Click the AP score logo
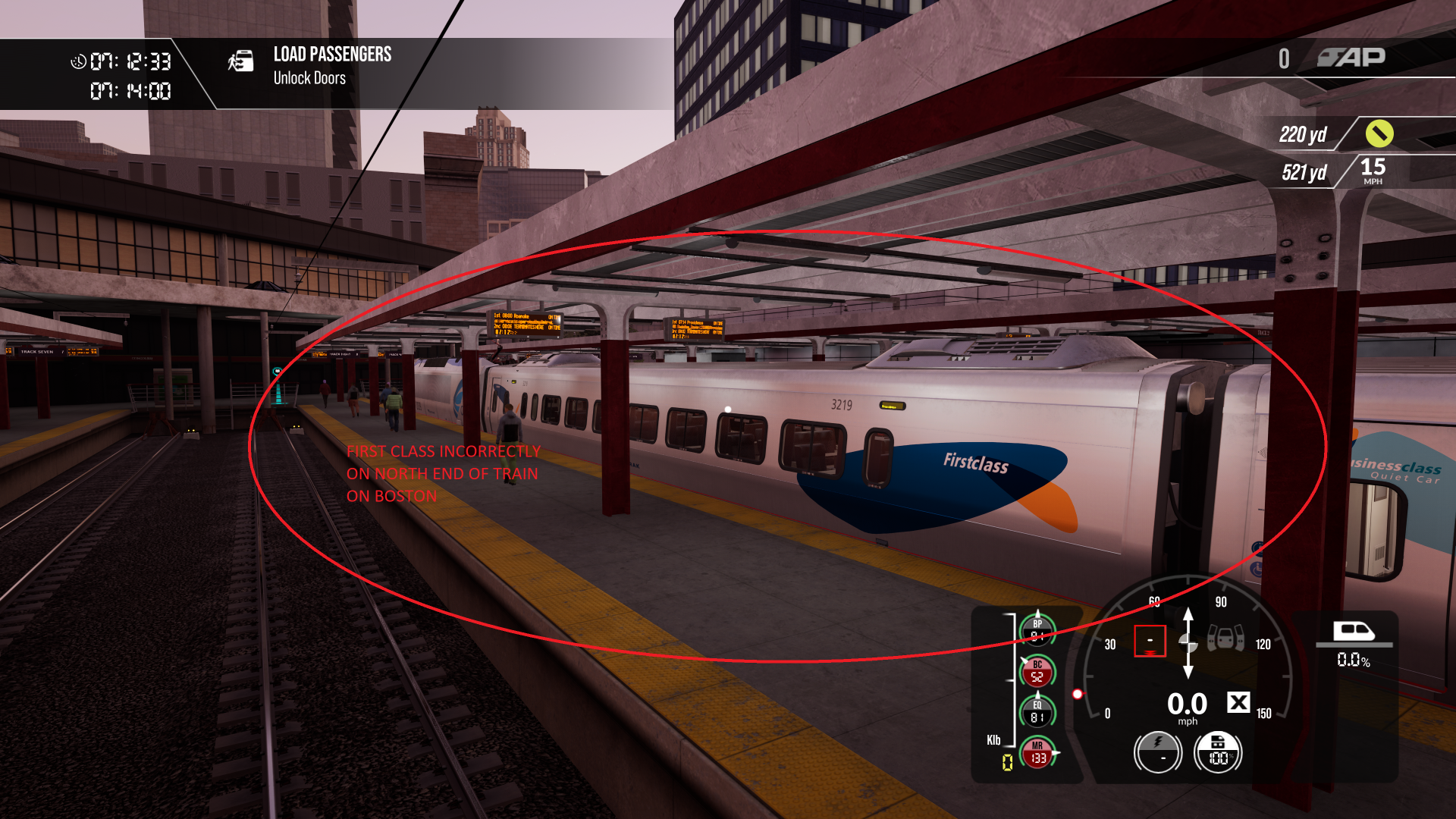This screenshot has width=1456, height=819. pos(1351,58)
